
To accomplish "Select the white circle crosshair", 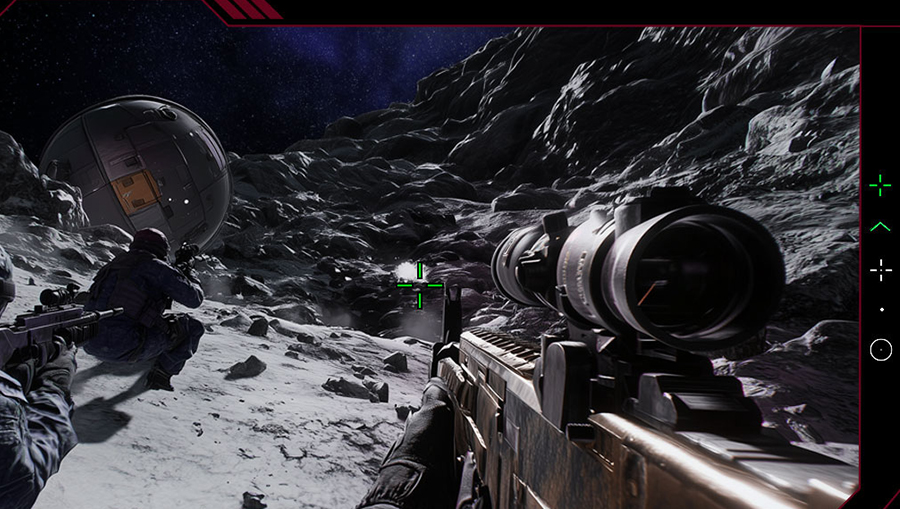I will [880, 350].
